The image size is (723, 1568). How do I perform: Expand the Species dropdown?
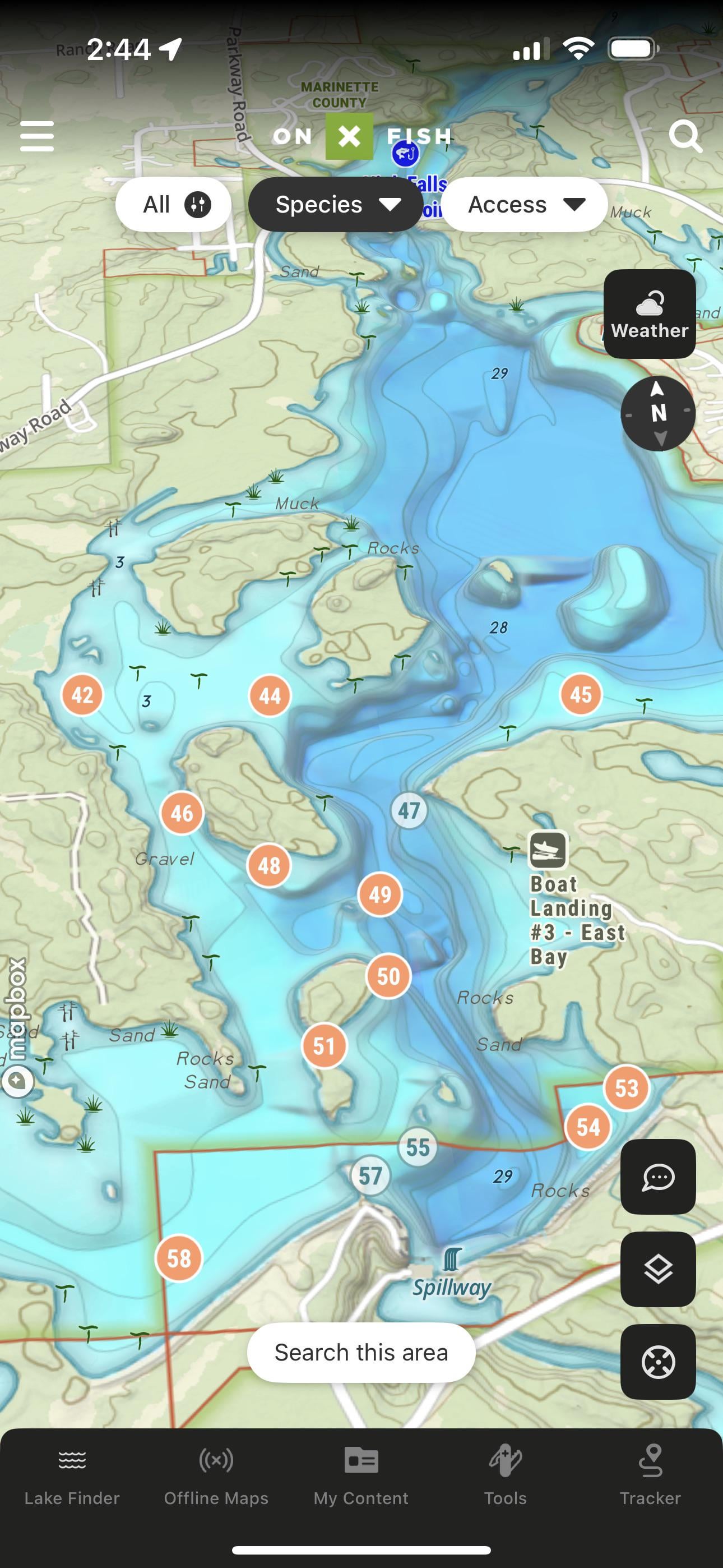336,205
